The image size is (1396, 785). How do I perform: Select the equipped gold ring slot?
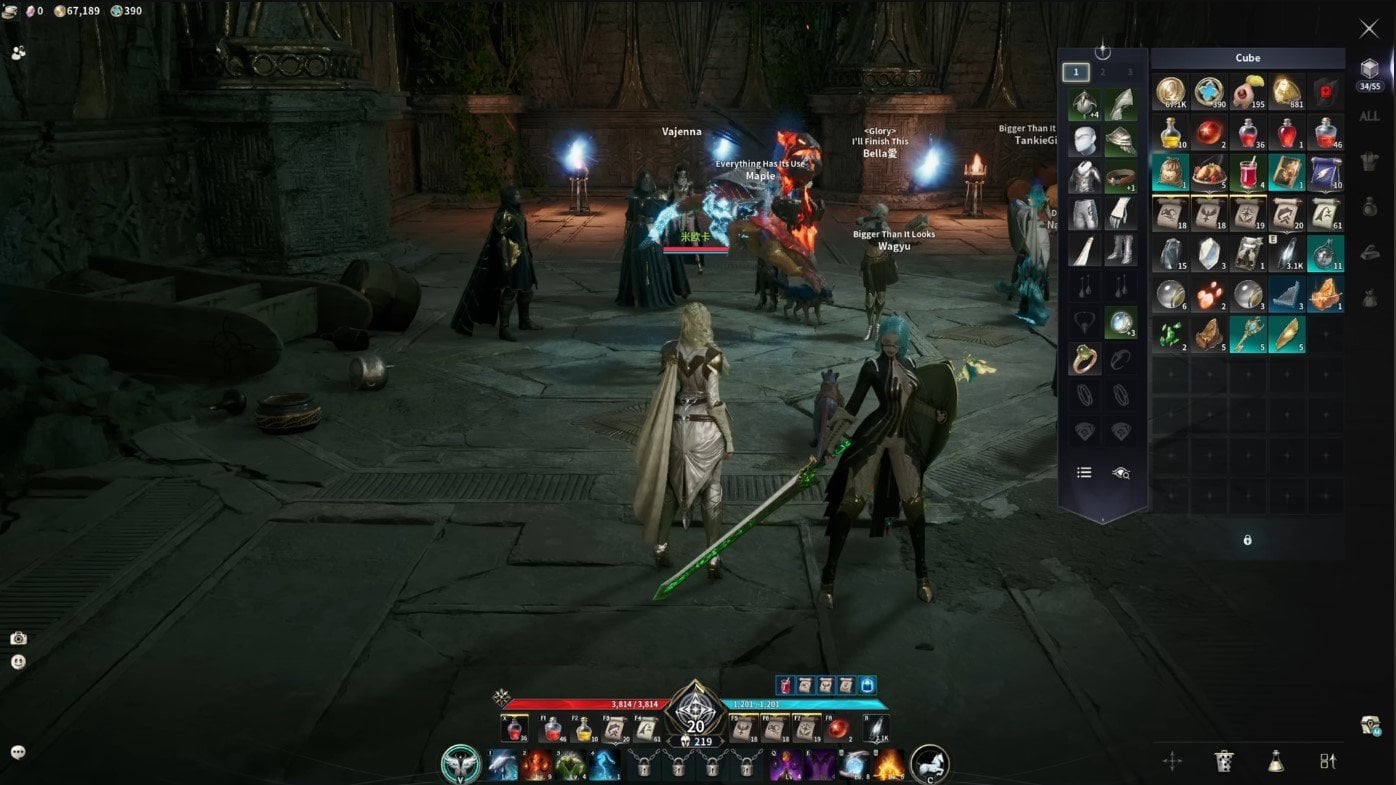click(x=1084, y=360)
